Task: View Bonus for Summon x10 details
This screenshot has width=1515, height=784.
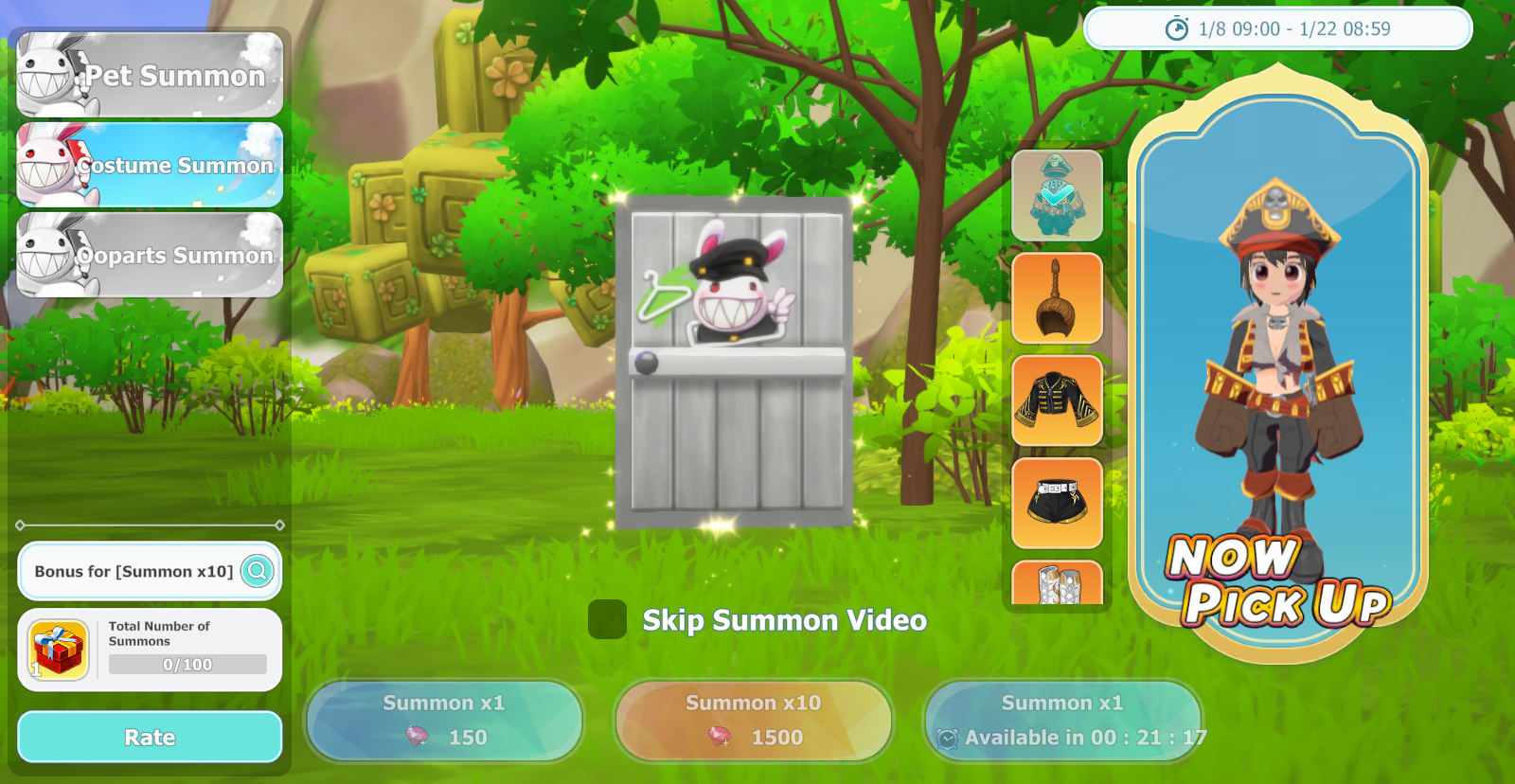Action: [x=257, y=571]
